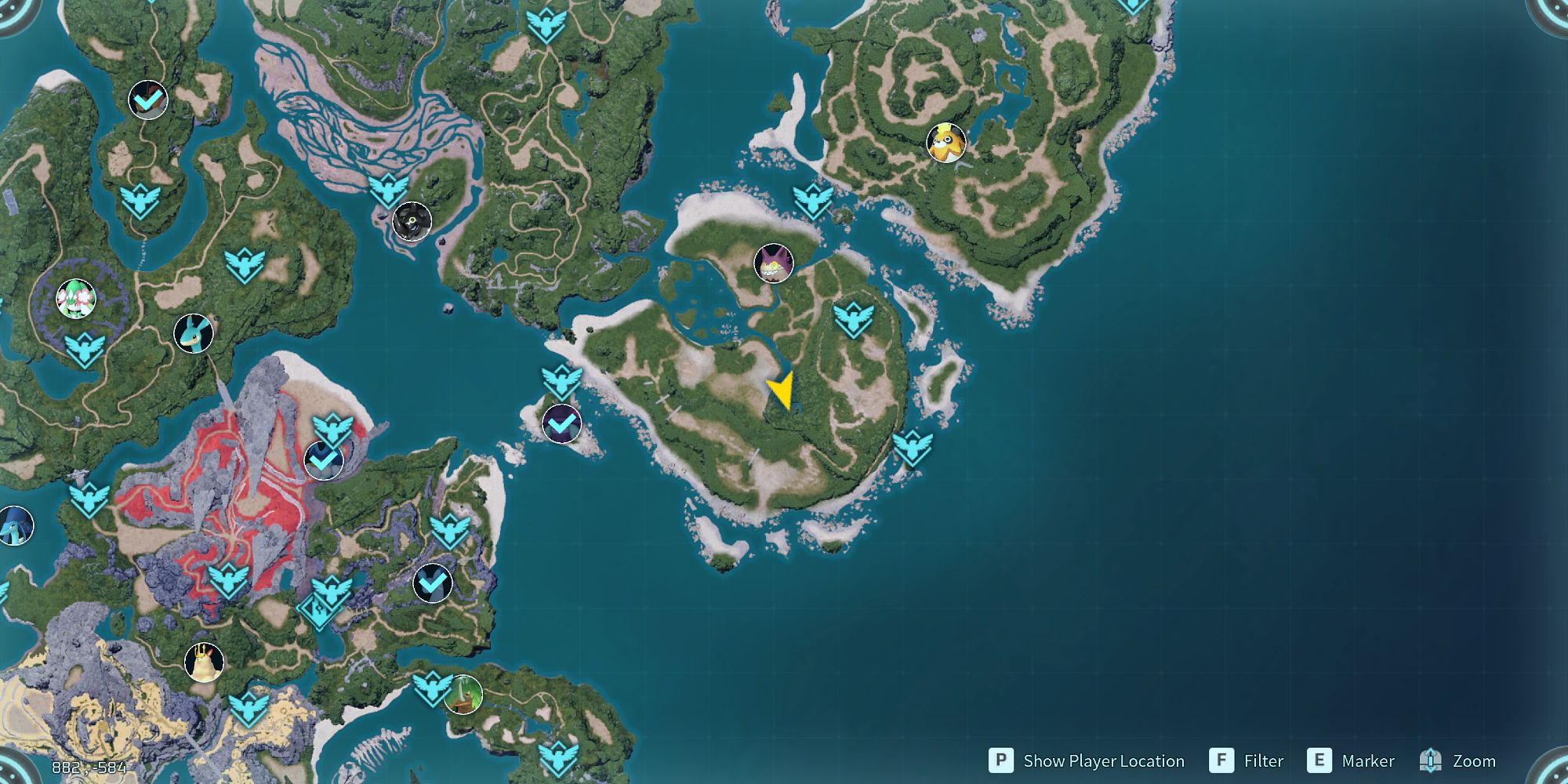Open the Filter option in the bottom bar
Screen dimensions: 1568x784
pyautogui.click(x=1262, y=760)
